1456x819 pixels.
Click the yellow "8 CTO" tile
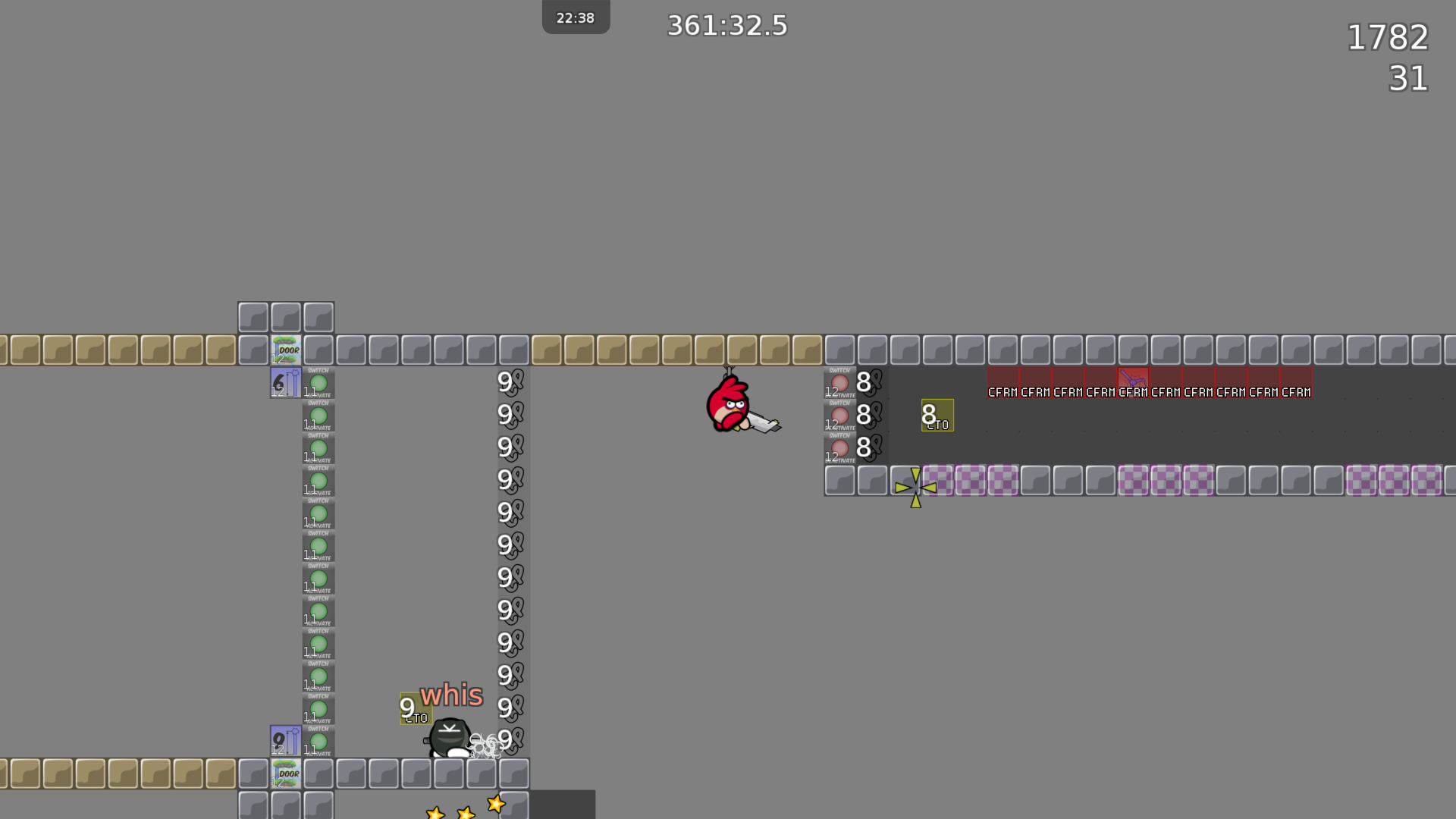point(937,415)
